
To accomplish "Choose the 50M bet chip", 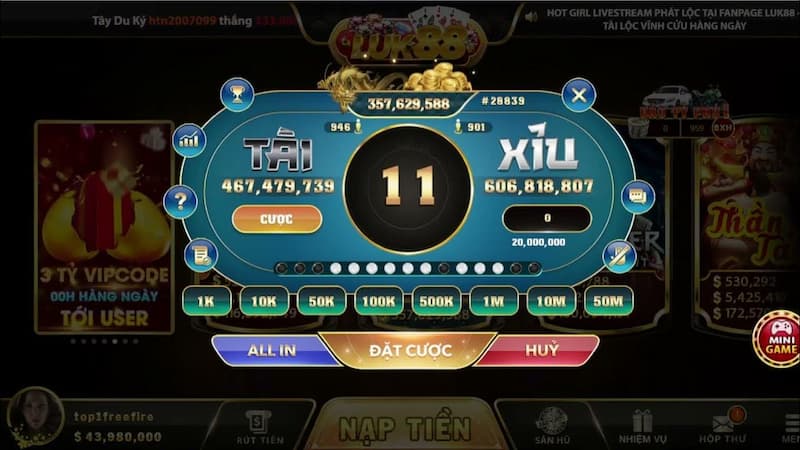I will (x=608, y=300).
